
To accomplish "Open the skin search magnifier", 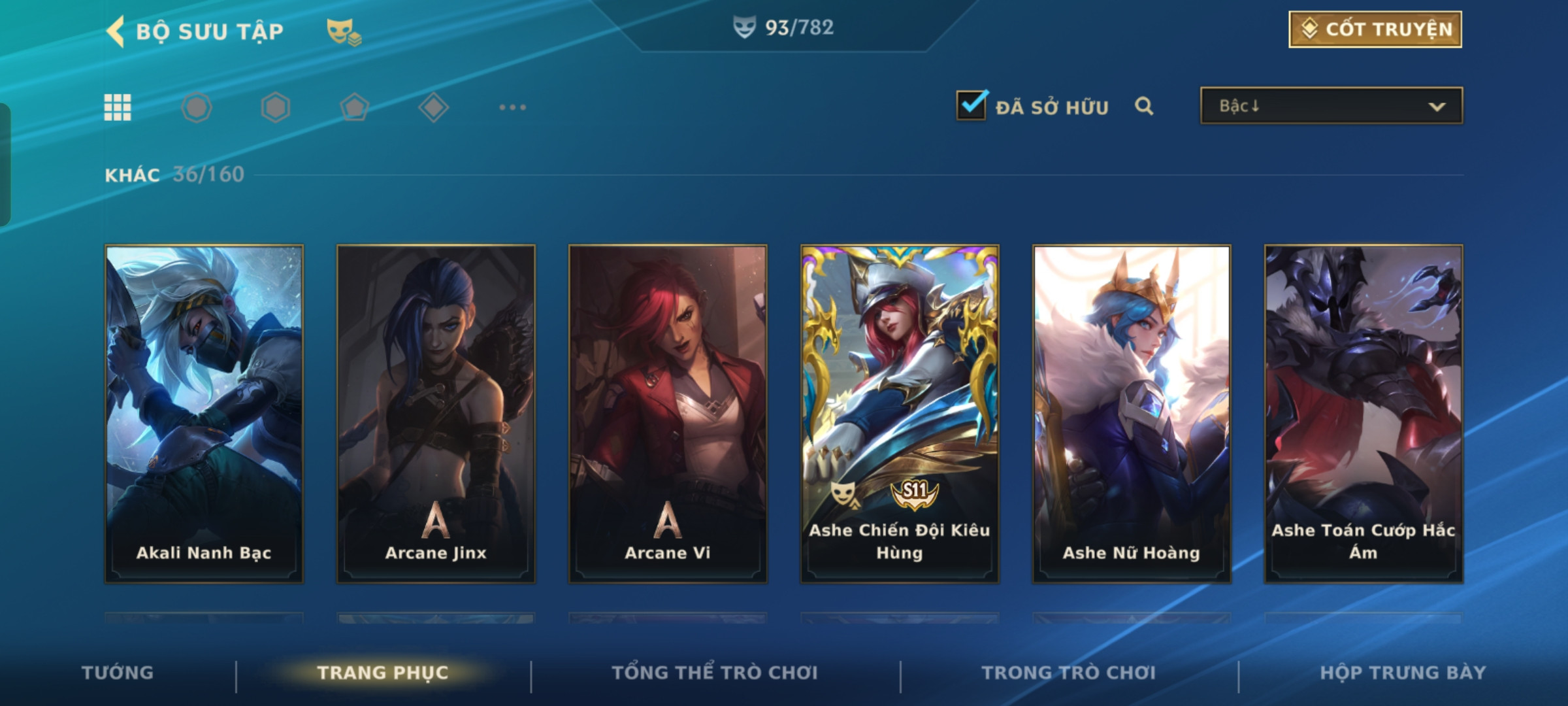I will click(x=1143, y=106).
